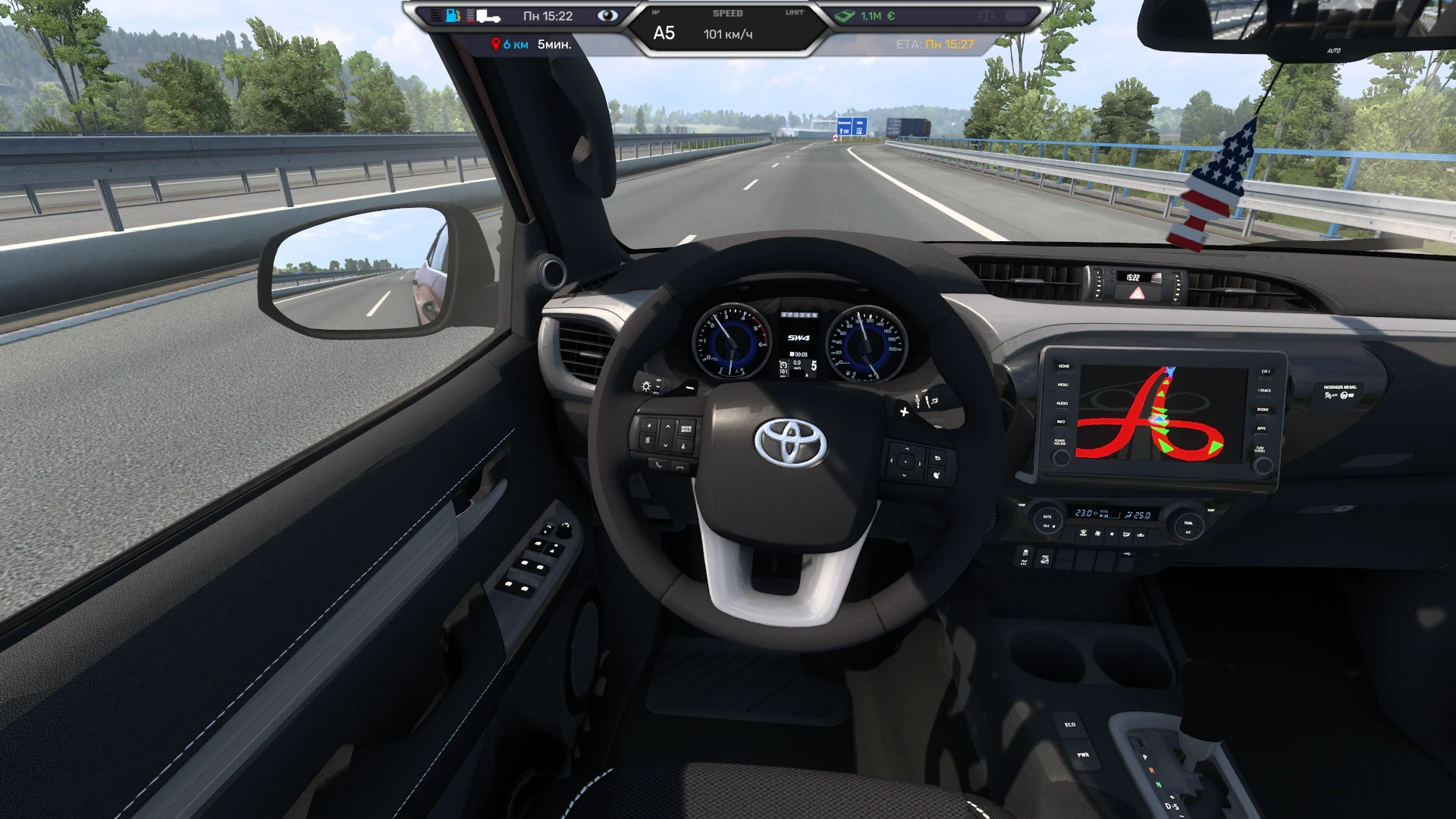Viewport: 1456px width, 819px height.
Task: Click the hazard warning triangle on the dashboard
Action: [x=1136, y=293]
